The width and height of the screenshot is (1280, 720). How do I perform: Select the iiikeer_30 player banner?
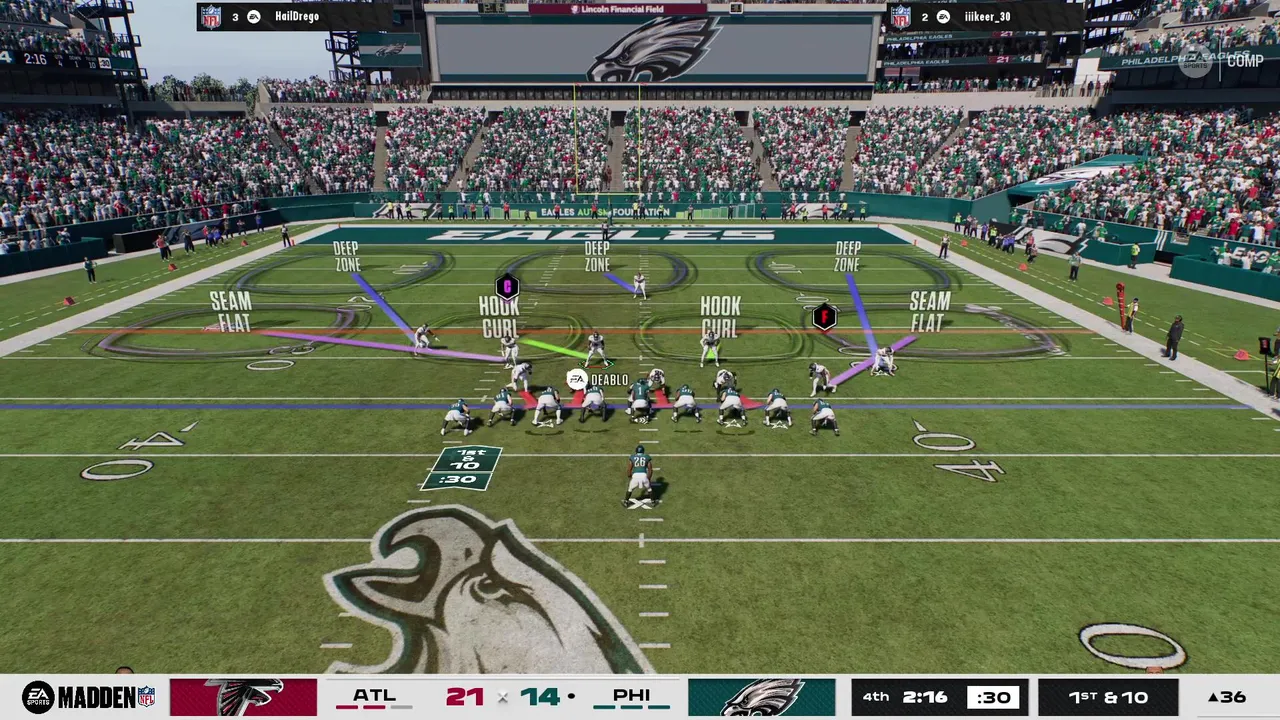tap(984, 16)
